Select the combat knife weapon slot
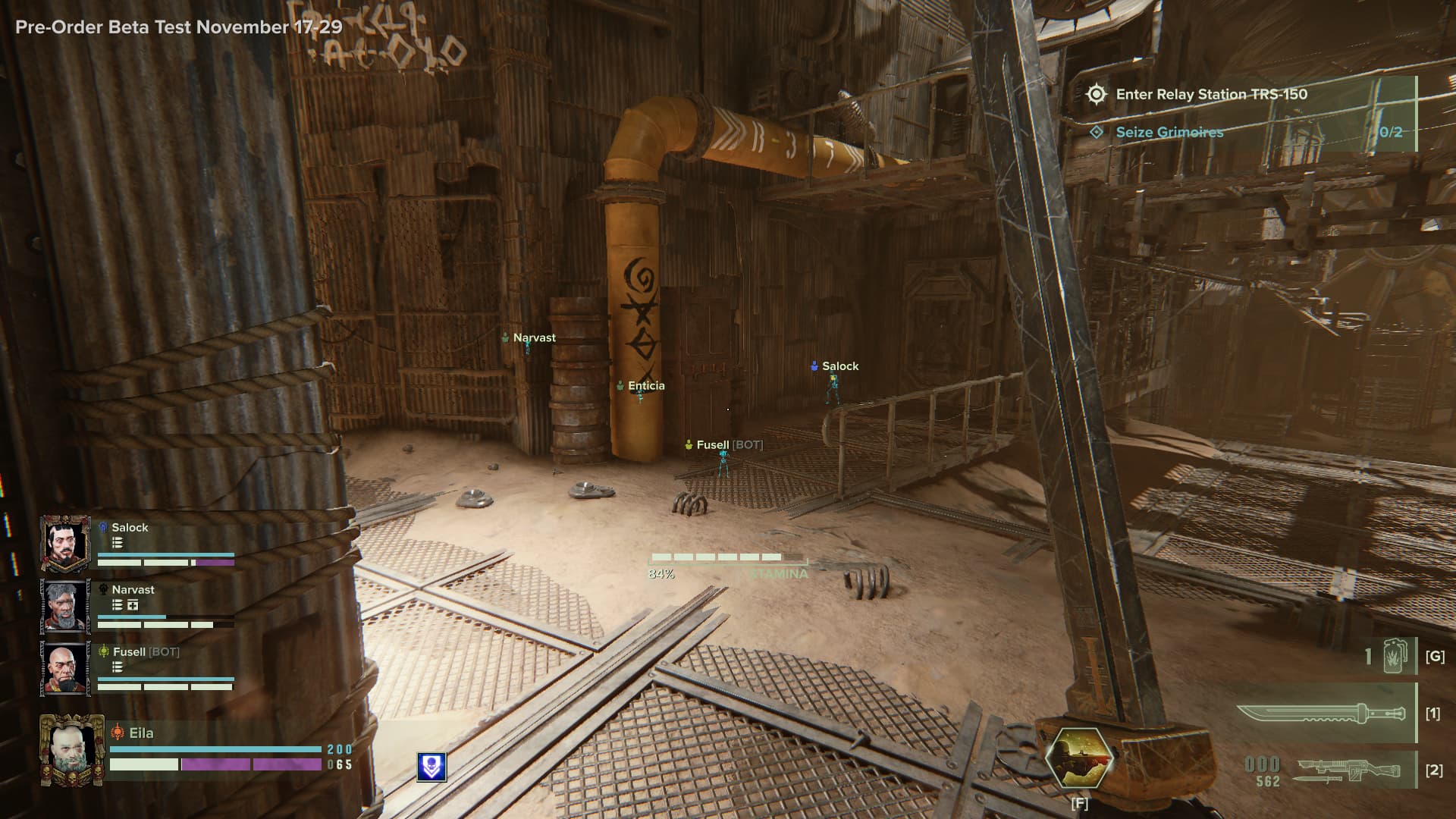 click(1324, 714)
